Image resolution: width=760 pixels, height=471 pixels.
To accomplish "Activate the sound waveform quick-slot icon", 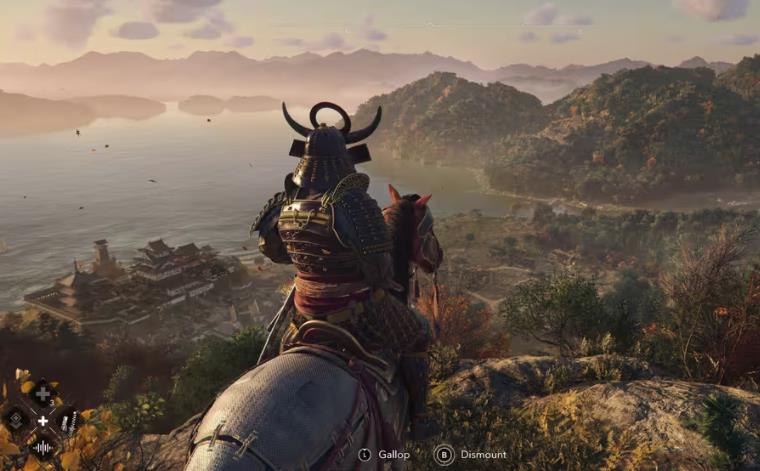I will click(x=43, y=448).
